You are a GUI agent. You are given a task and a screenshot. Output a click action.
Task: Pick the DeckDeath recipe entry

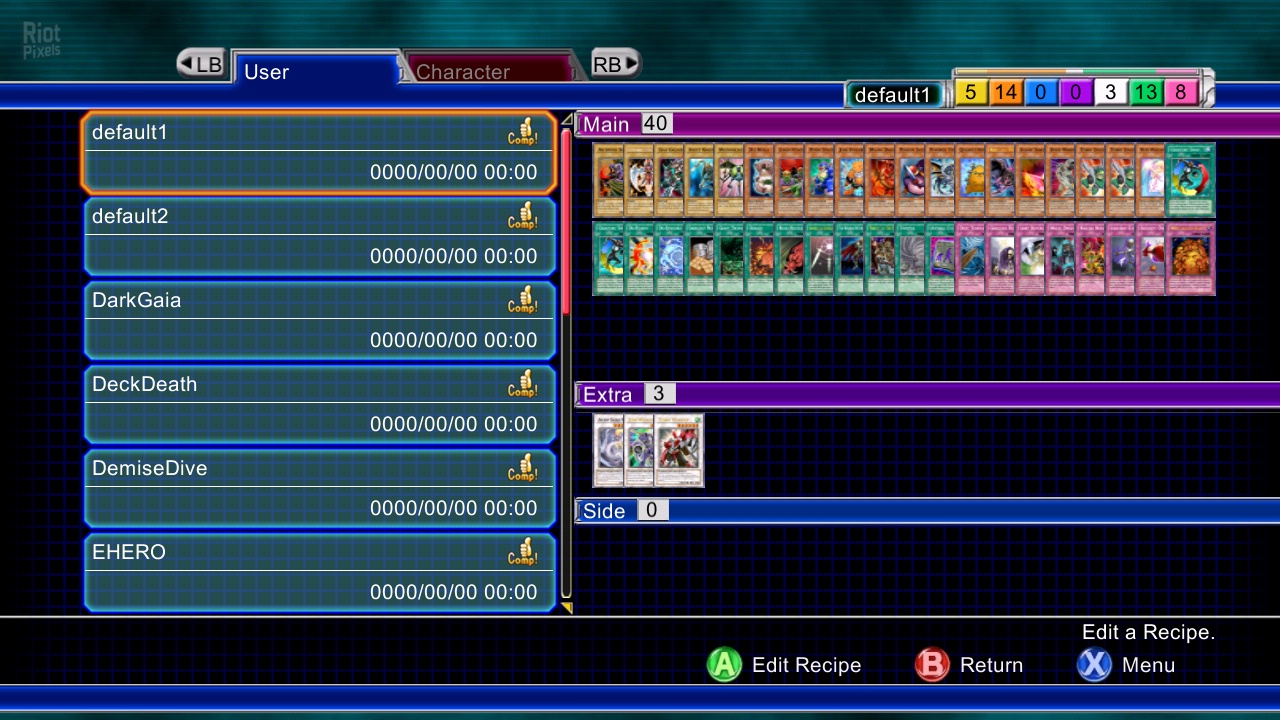coord(318,404)
